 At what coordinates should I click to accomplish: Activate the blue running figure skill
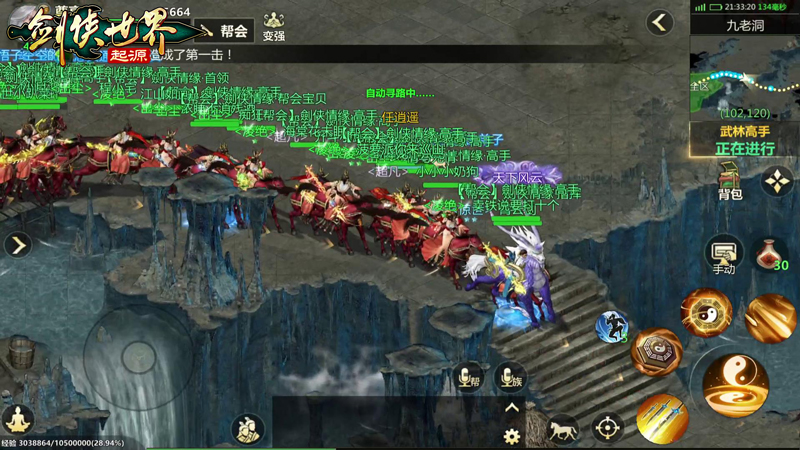612,326
